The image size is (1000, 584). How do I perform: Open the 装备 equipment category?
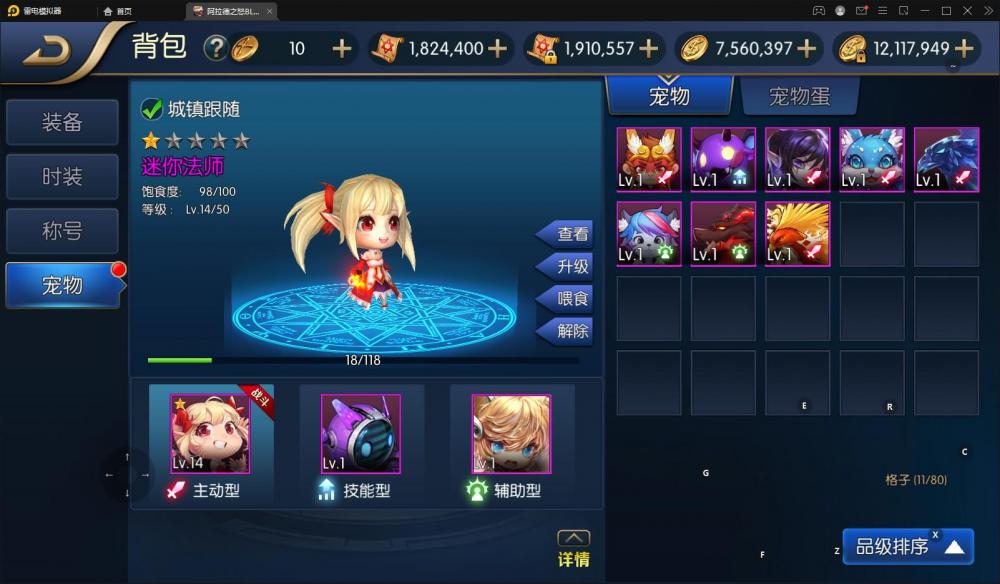coord(62,122)
